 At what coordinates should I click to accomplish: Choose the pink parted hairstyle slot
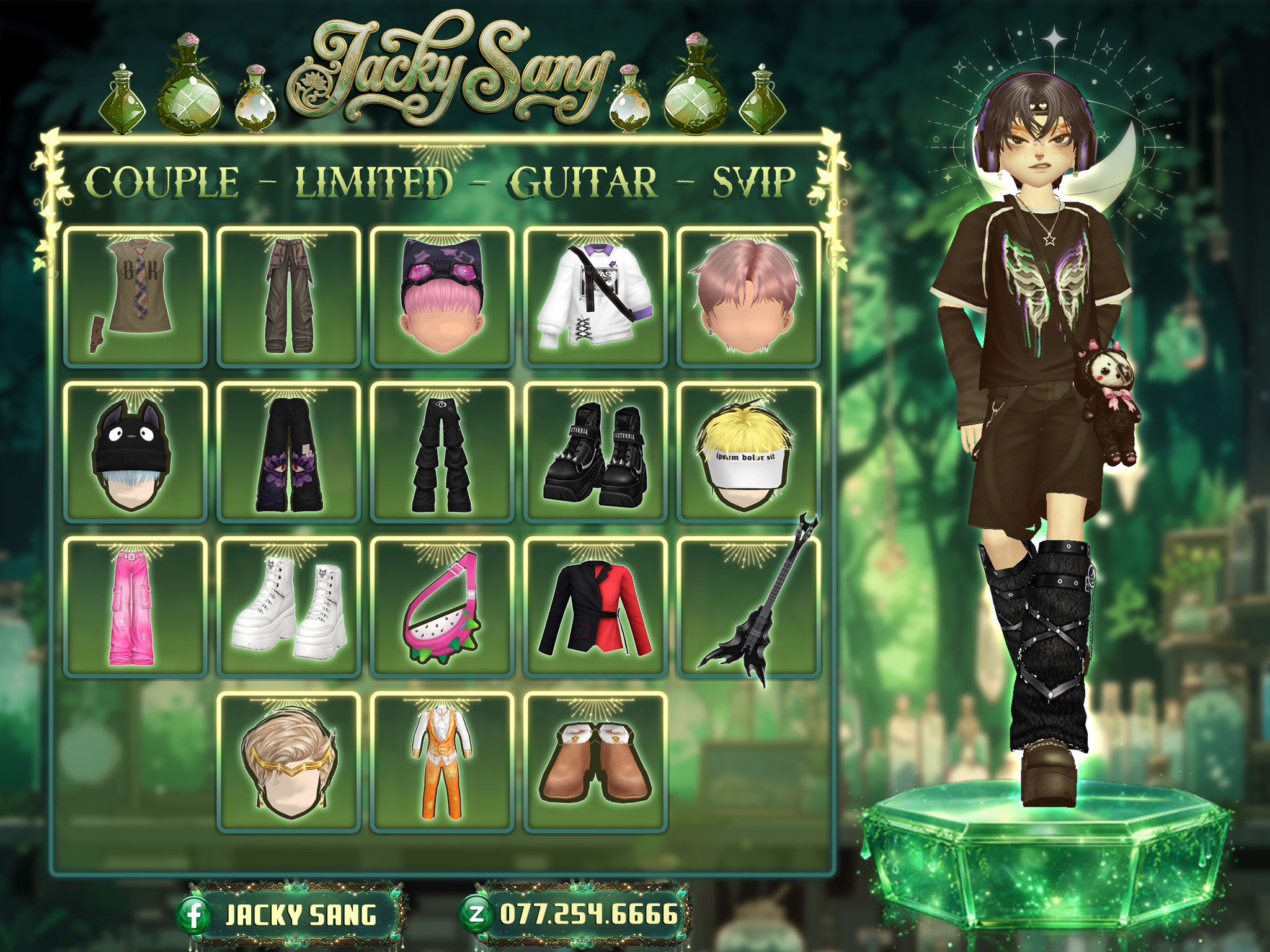tap(748, 297)
